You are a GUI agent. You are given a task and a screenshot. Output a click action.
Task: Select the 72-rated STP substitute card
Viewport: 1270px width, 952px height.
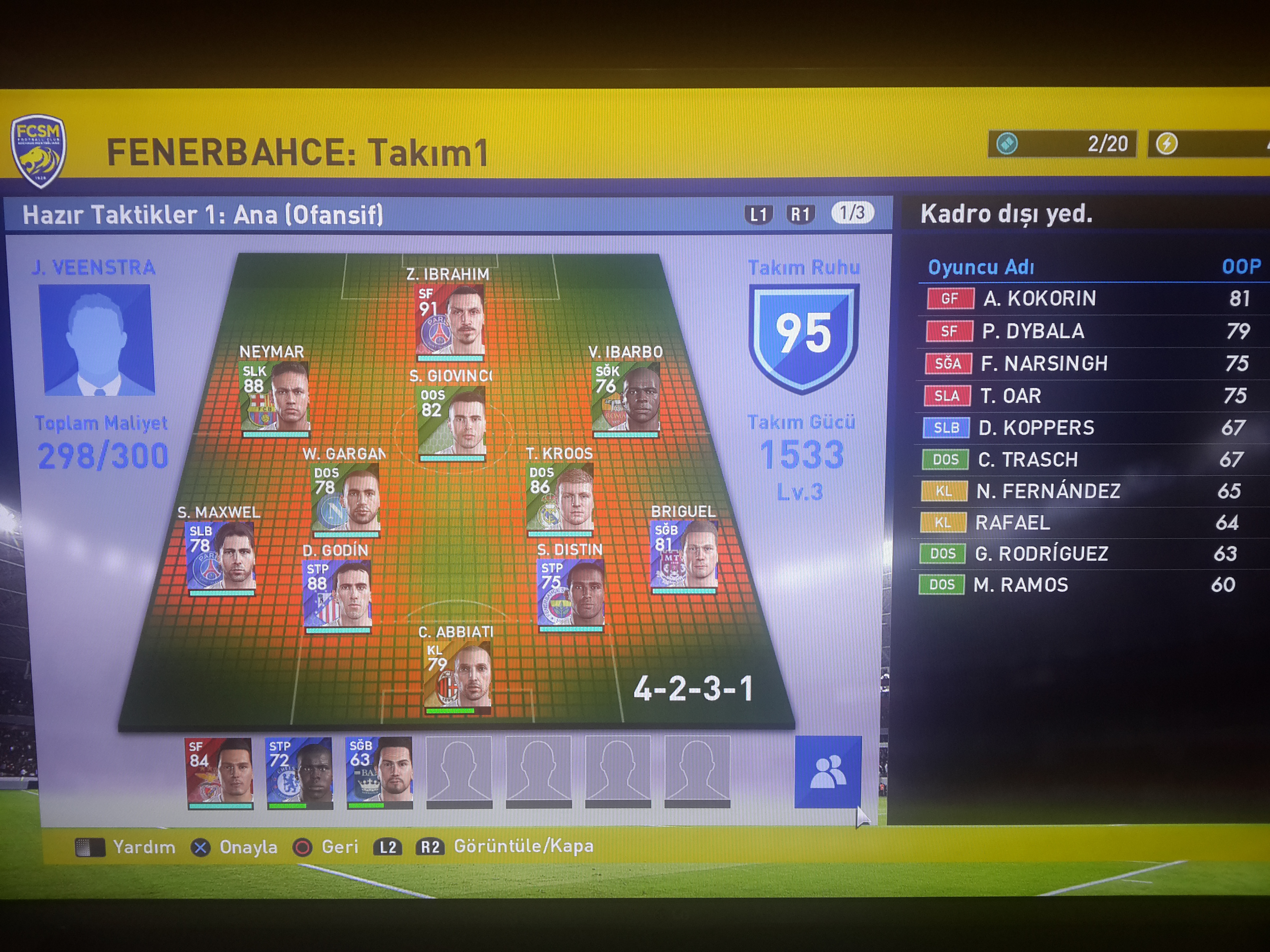click(x=300, y=771)
